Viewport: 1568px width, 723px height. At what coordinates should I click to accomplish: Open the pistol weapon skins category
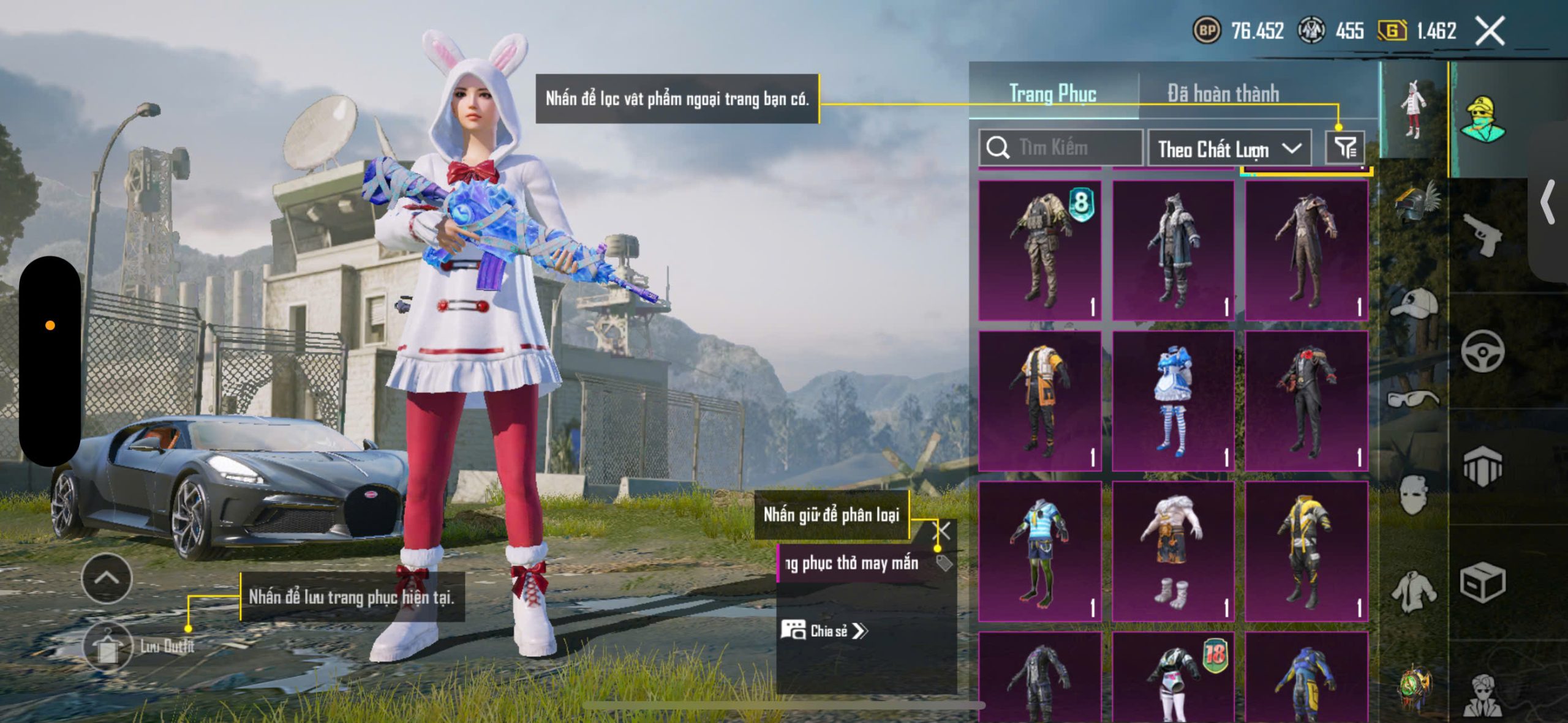1482,234
